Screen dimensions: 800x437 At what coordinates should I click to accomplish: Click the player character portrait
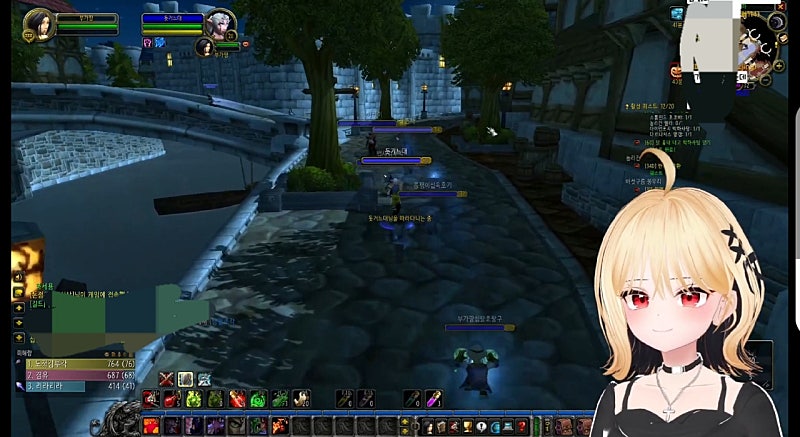(x=39, y=22)
